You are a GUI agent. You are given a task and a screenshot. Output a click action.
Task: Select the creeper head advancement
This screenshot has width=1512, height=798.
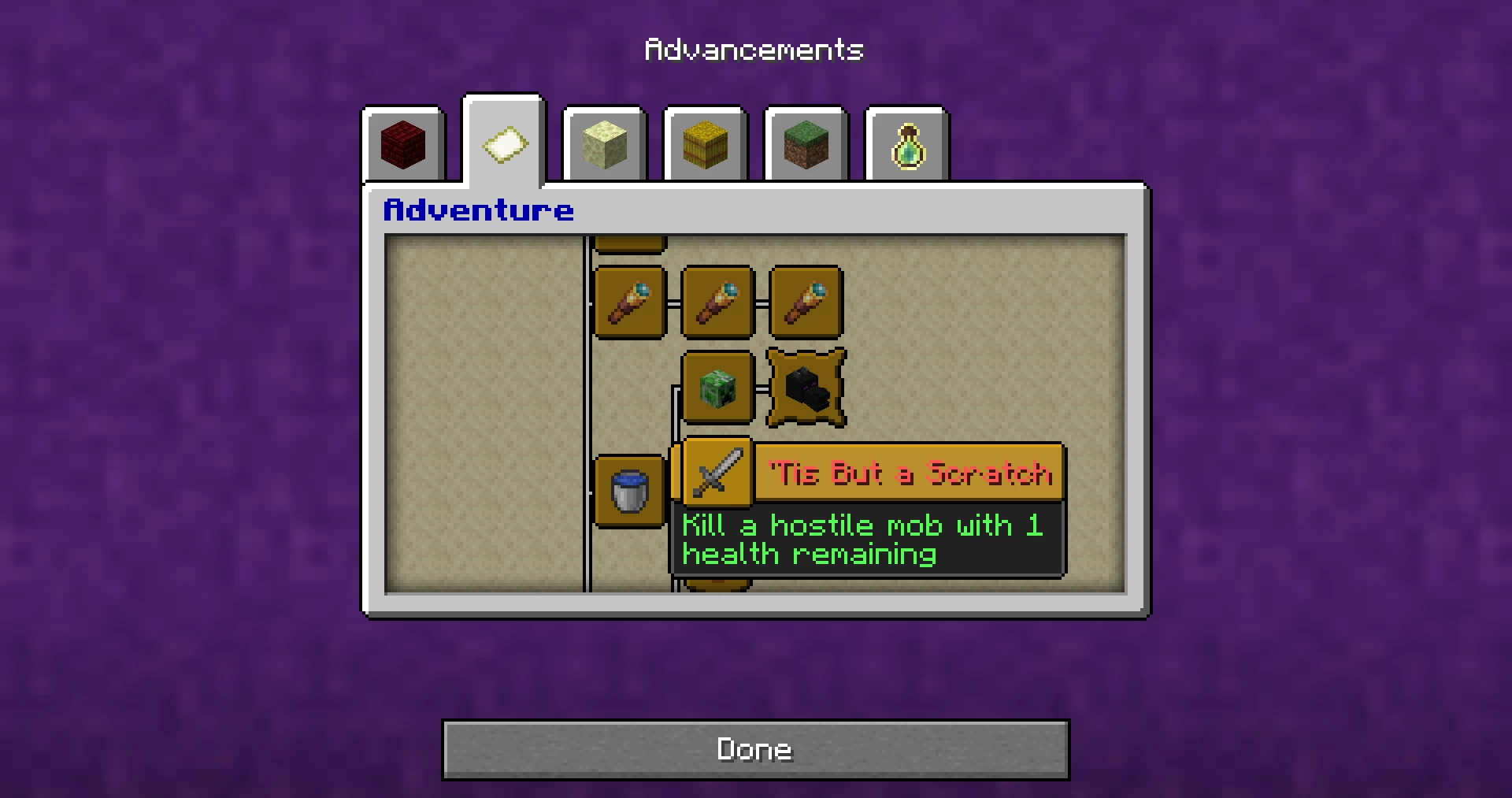717,388
